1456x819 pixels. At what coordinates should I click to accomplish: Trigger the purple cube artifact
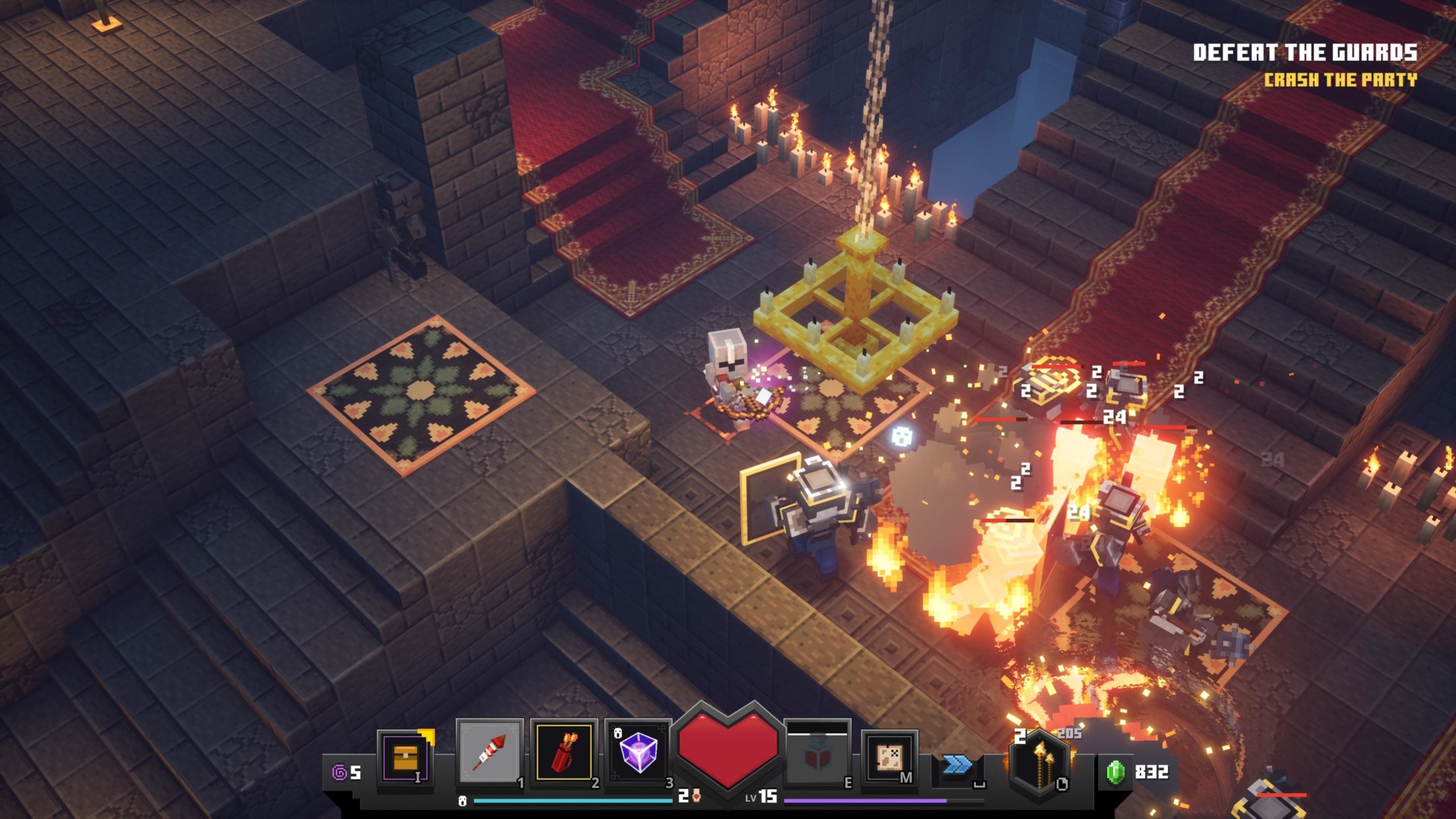pyautogui.click(x=638, y=752)
